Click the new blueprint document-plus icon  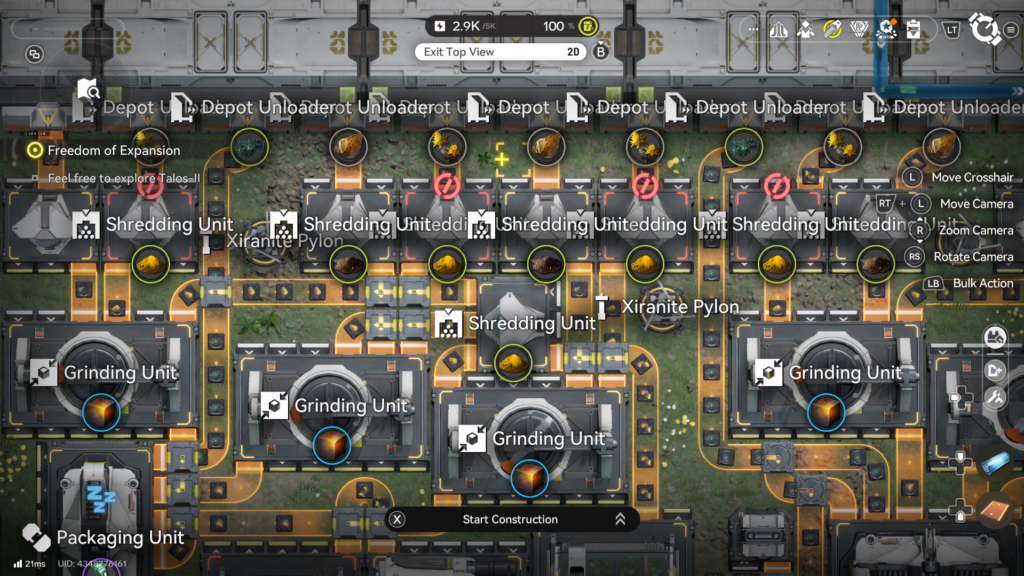(994, 370)
